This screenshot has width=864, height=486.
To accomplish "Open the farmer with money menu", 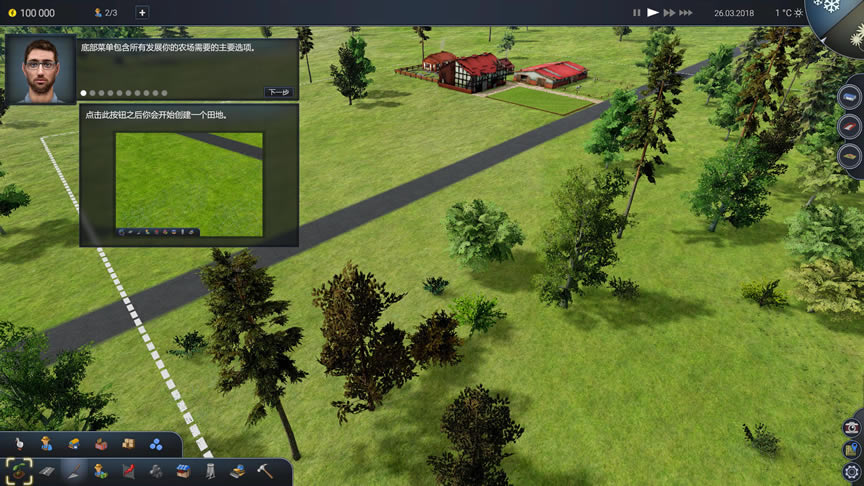I will [x=101, y=470].
